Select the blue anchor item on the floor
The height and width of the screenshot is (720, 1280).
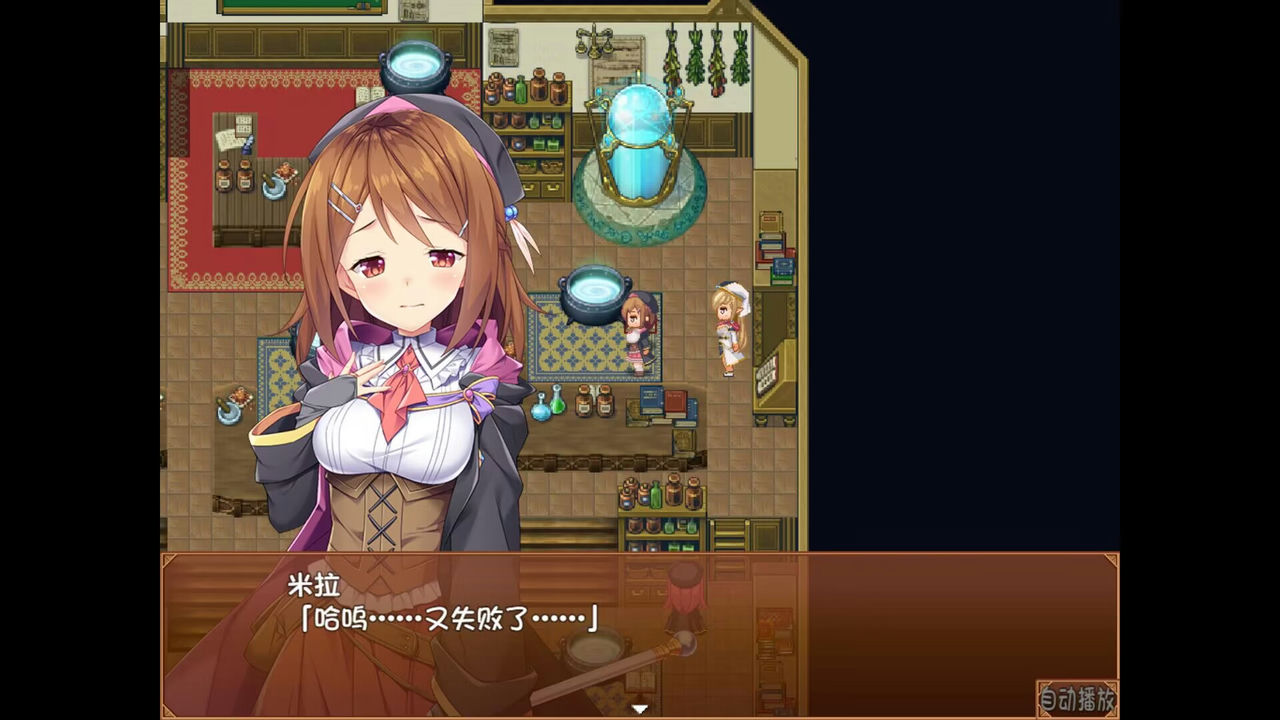pos(230,410)
